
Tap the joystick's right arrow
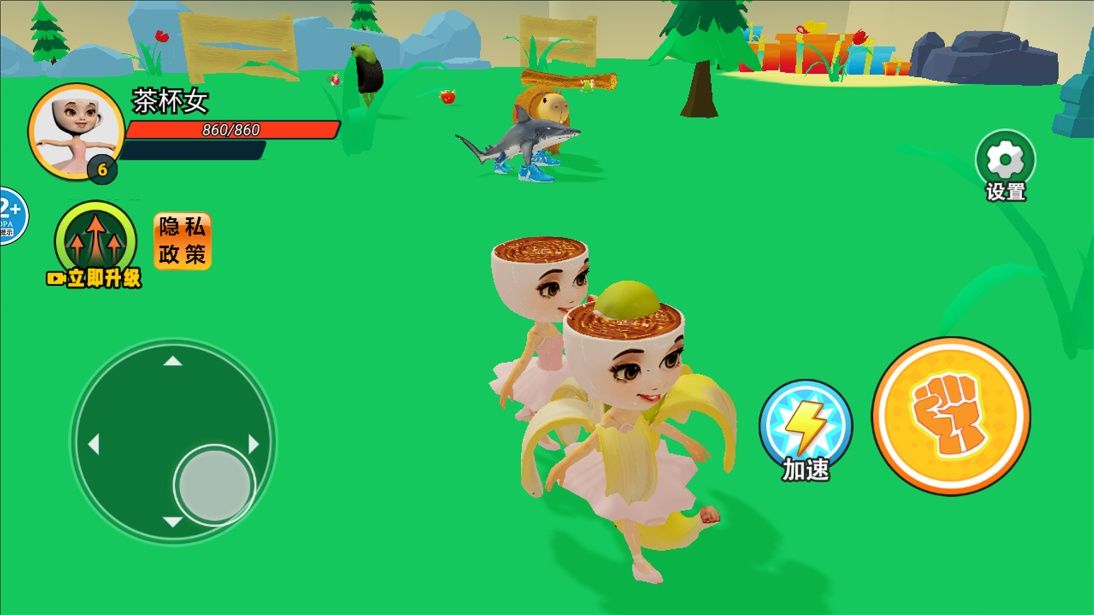click(x=254, y=443)
